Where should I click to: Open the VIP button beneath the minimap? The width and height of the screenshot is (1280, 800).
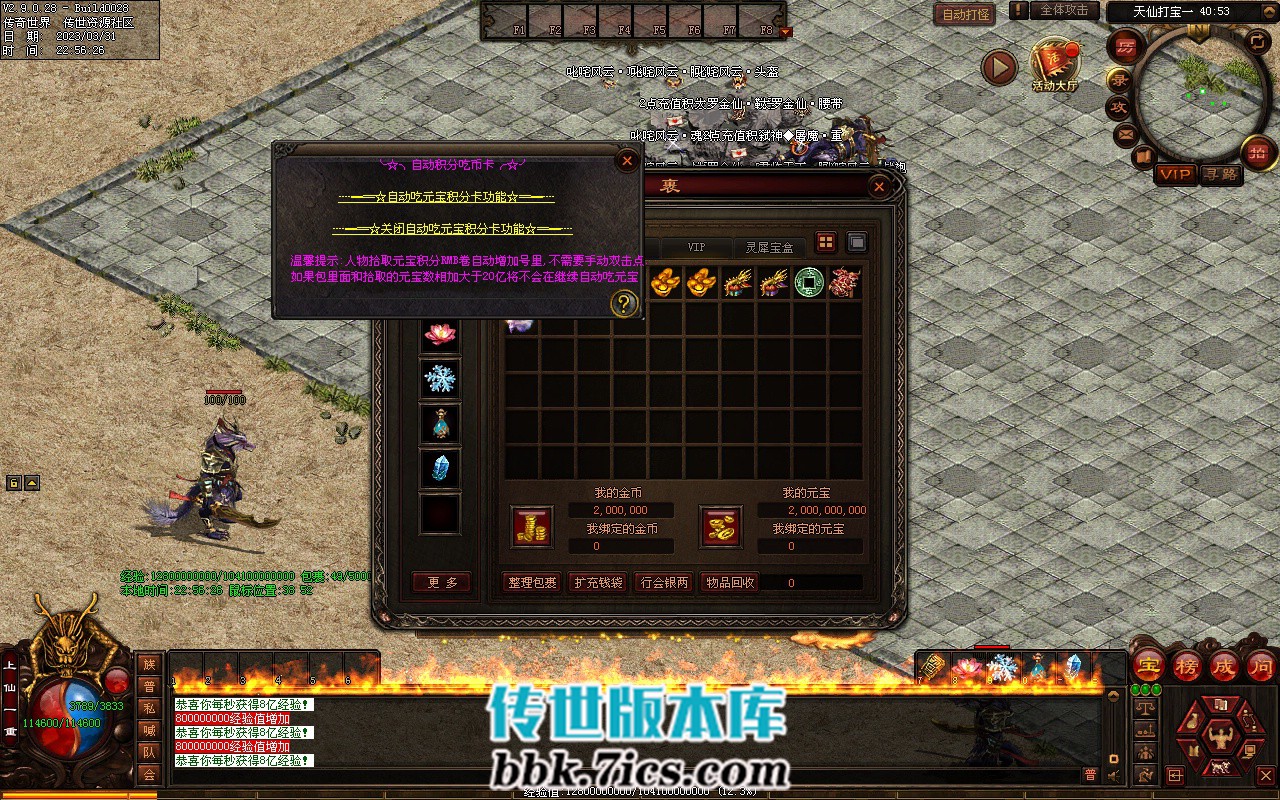coord(1176,174)
